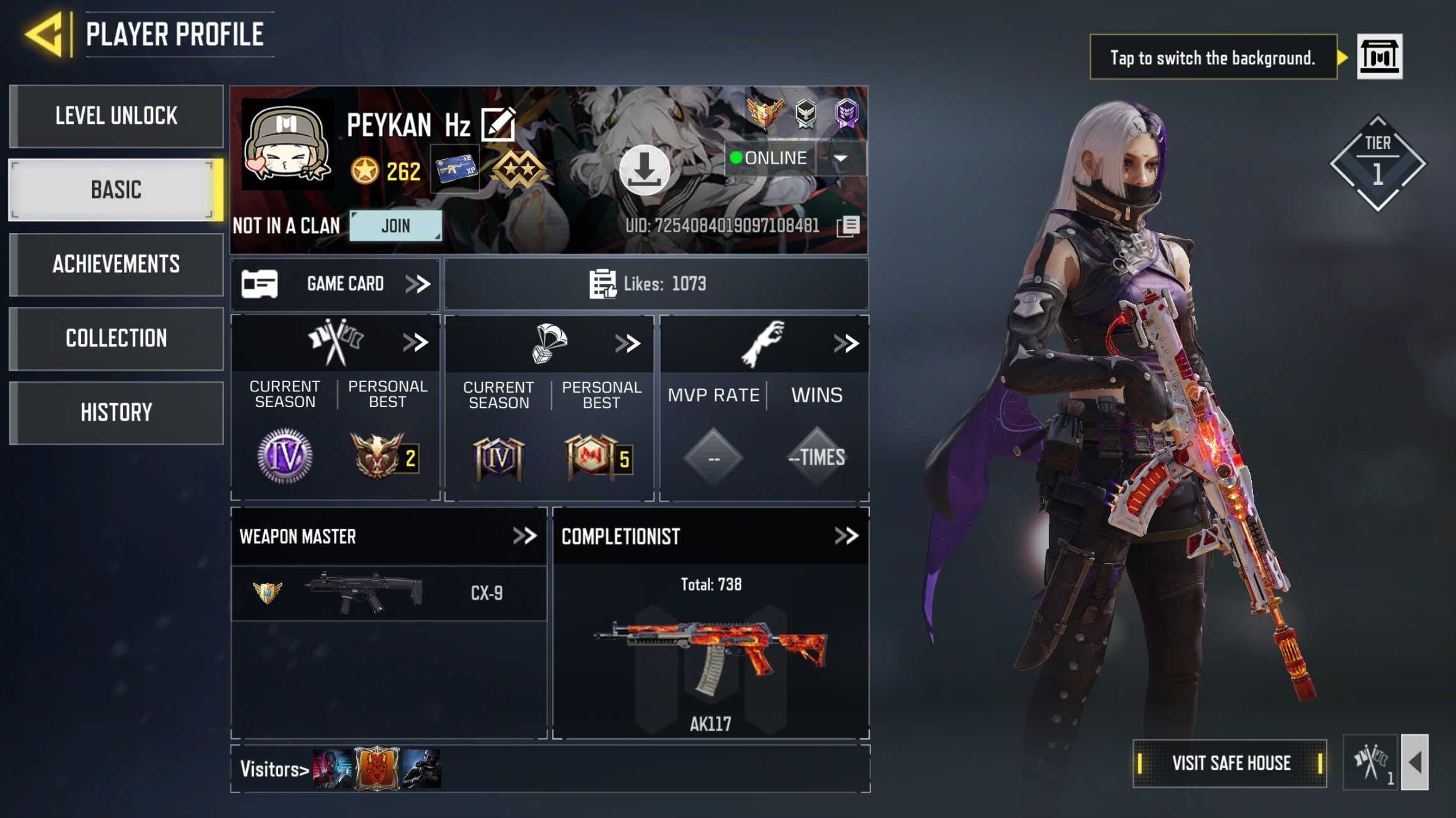Show the History tab
The image size is (1456, 818).
[x=117, y=412]
